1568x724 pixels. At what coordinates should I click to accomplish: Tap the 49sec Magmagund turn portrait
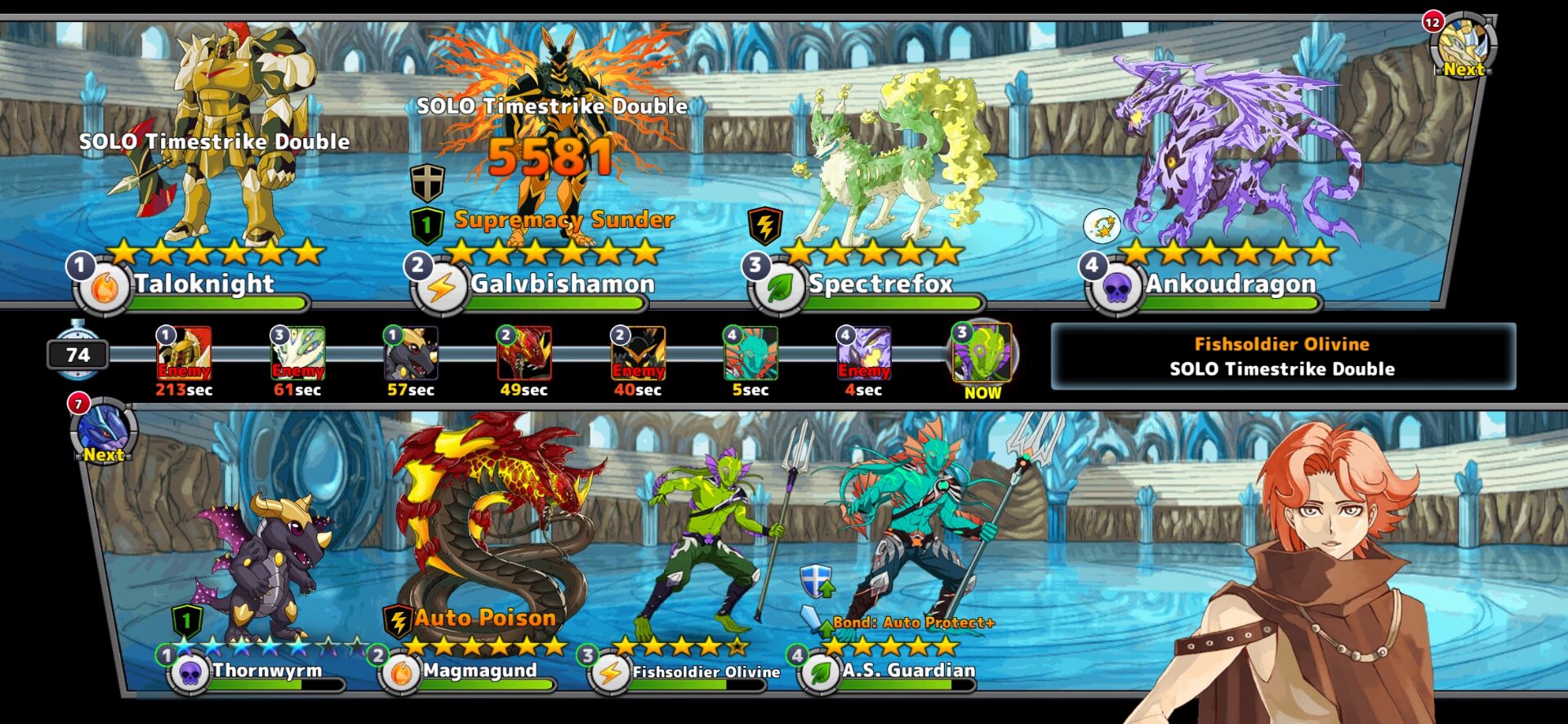(524, 354)
